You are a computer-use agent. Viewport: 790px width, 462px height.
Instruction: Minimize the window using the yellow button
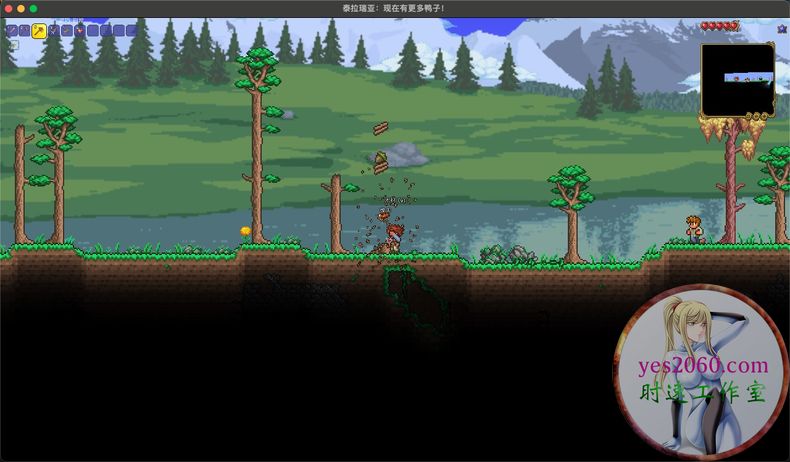point(20,8)
